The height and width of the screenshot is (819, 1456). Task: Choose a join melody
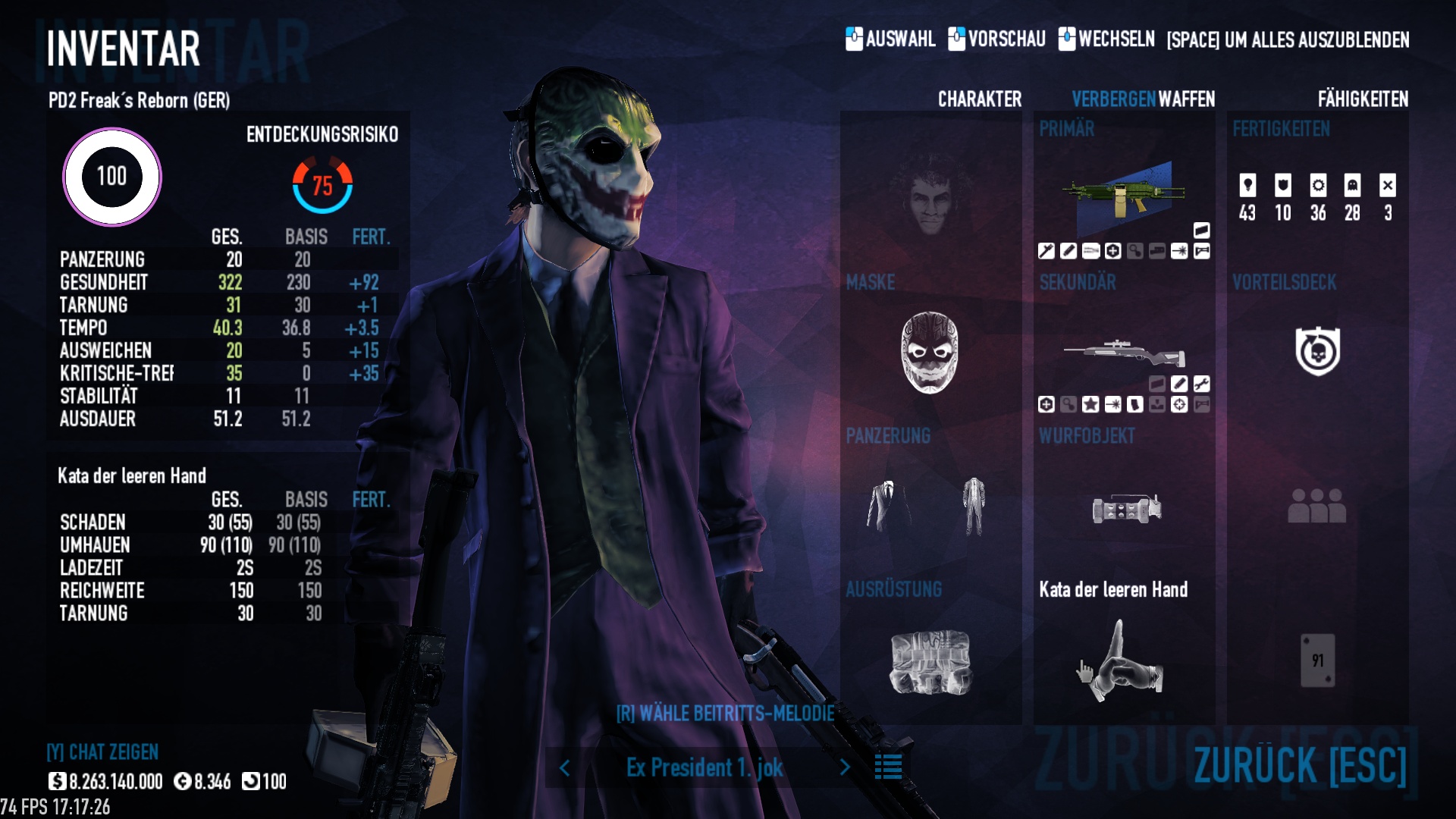point(725,714)
